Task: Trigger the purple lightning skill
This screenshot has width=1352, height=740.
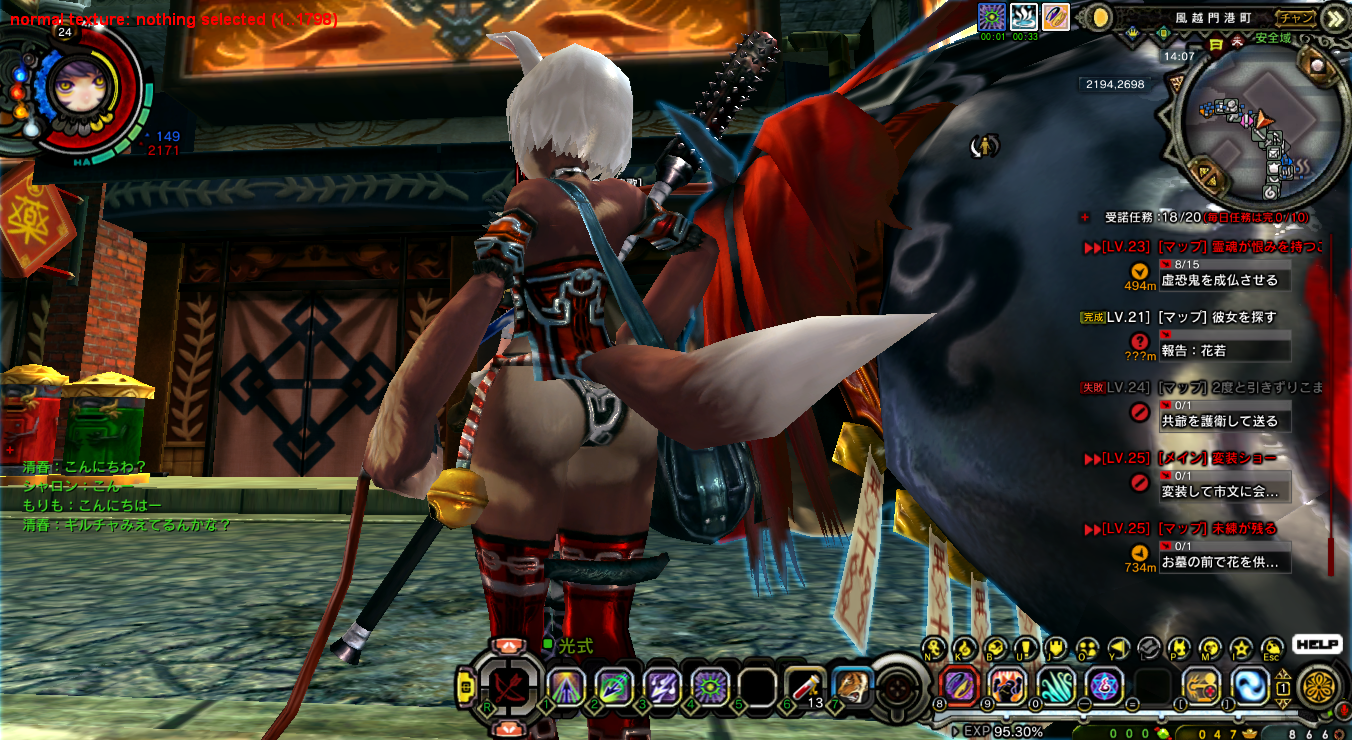Action: 662,686
